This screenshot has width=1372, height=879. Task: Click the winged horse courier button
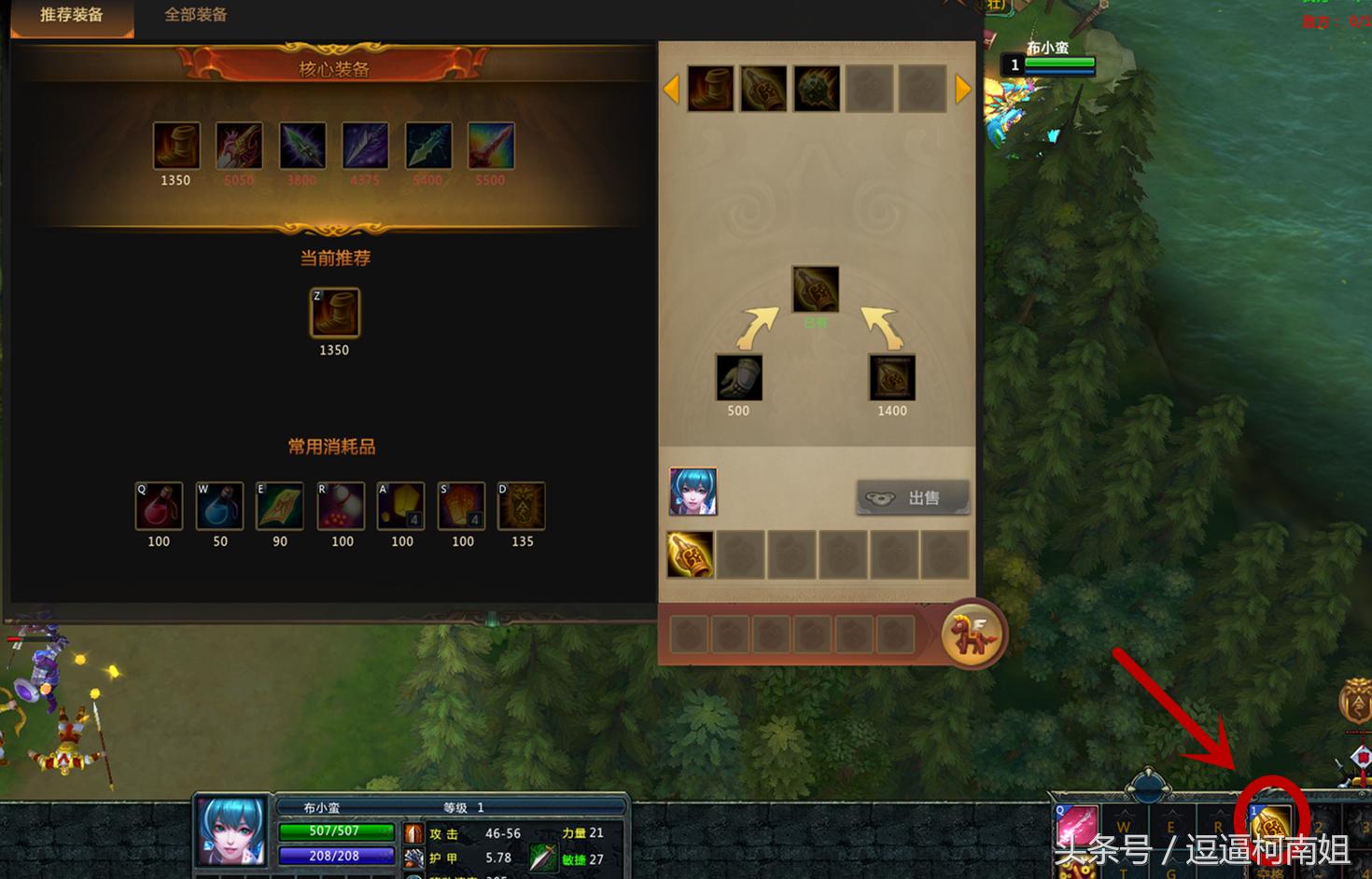click(972, 635)
